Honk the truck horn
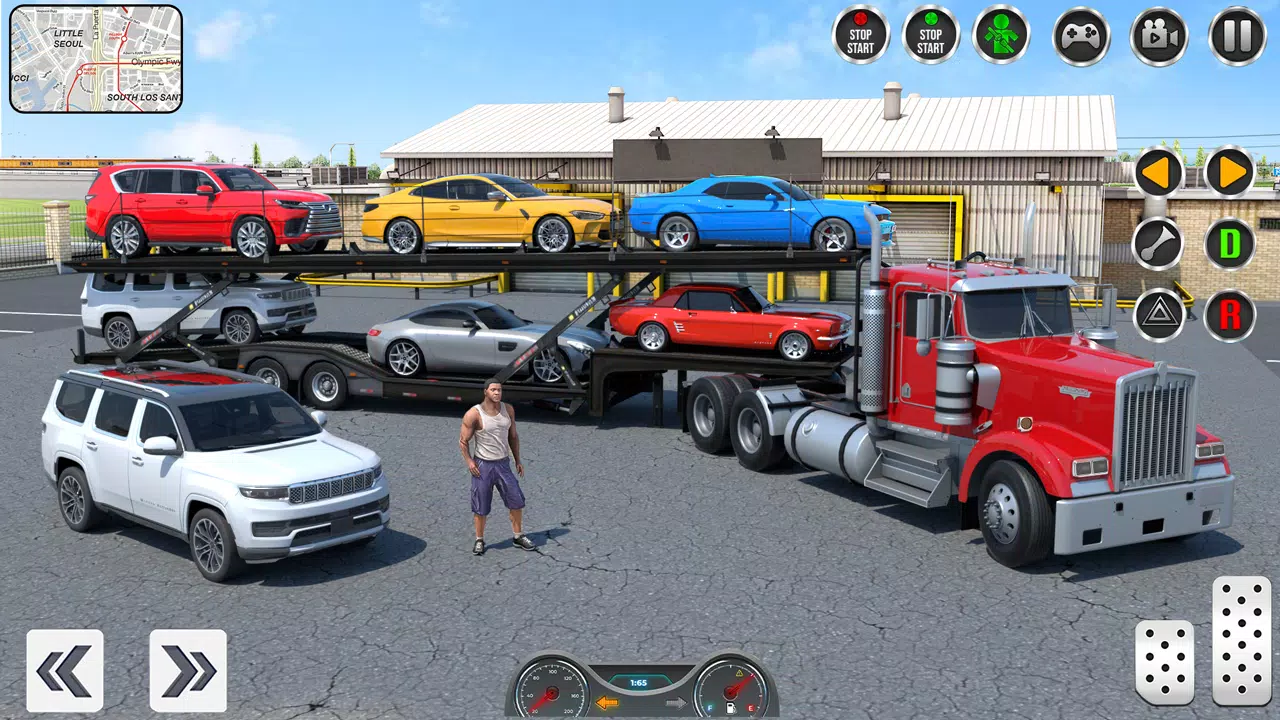 (x=1157, y=243)
